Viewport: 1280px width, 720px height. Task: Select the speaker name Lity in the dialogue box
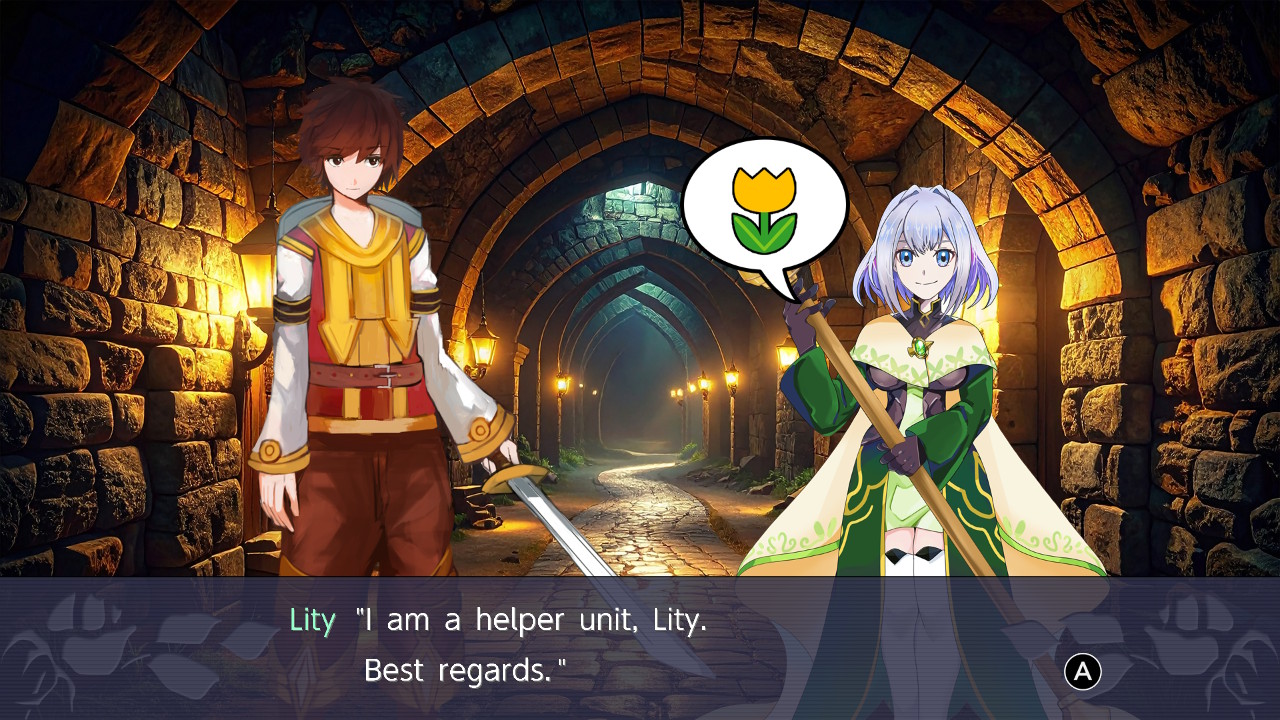311,620
